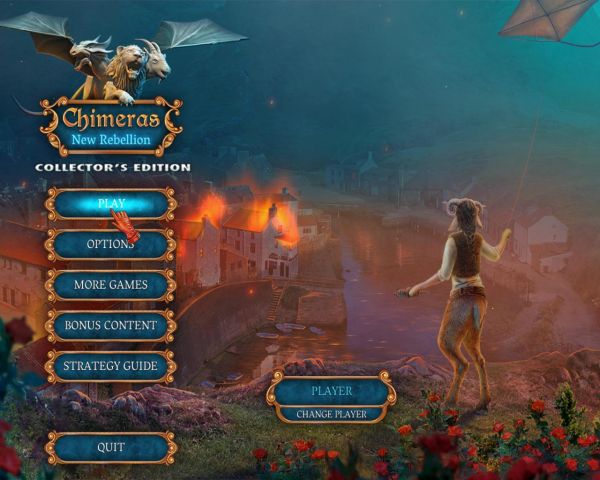Start the game with the Play button
The width and height of the screenshot is (600, 480).
(110, 203)
